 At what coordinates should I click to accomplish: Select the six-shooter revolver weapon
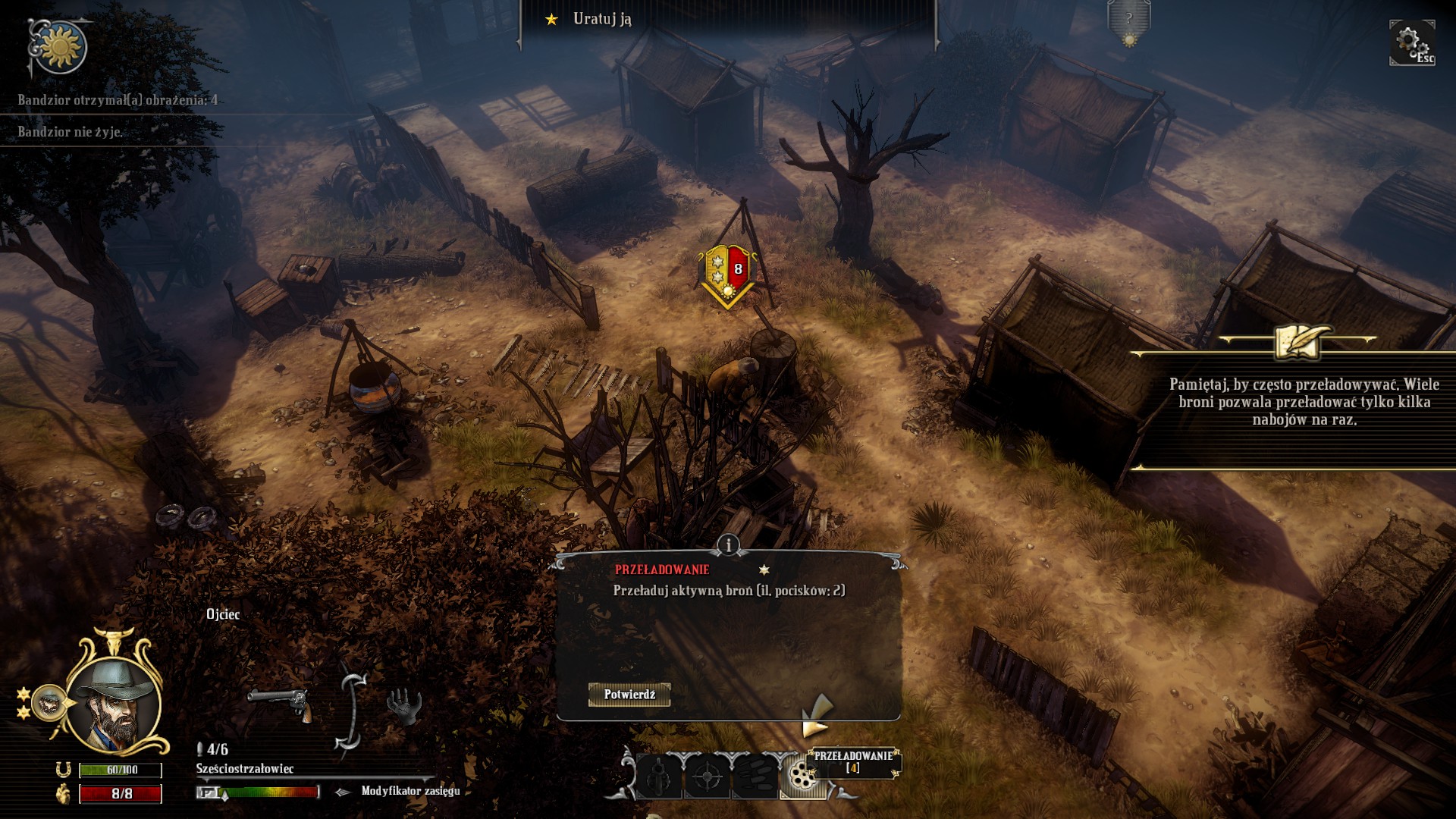click(x=278, y=704)
